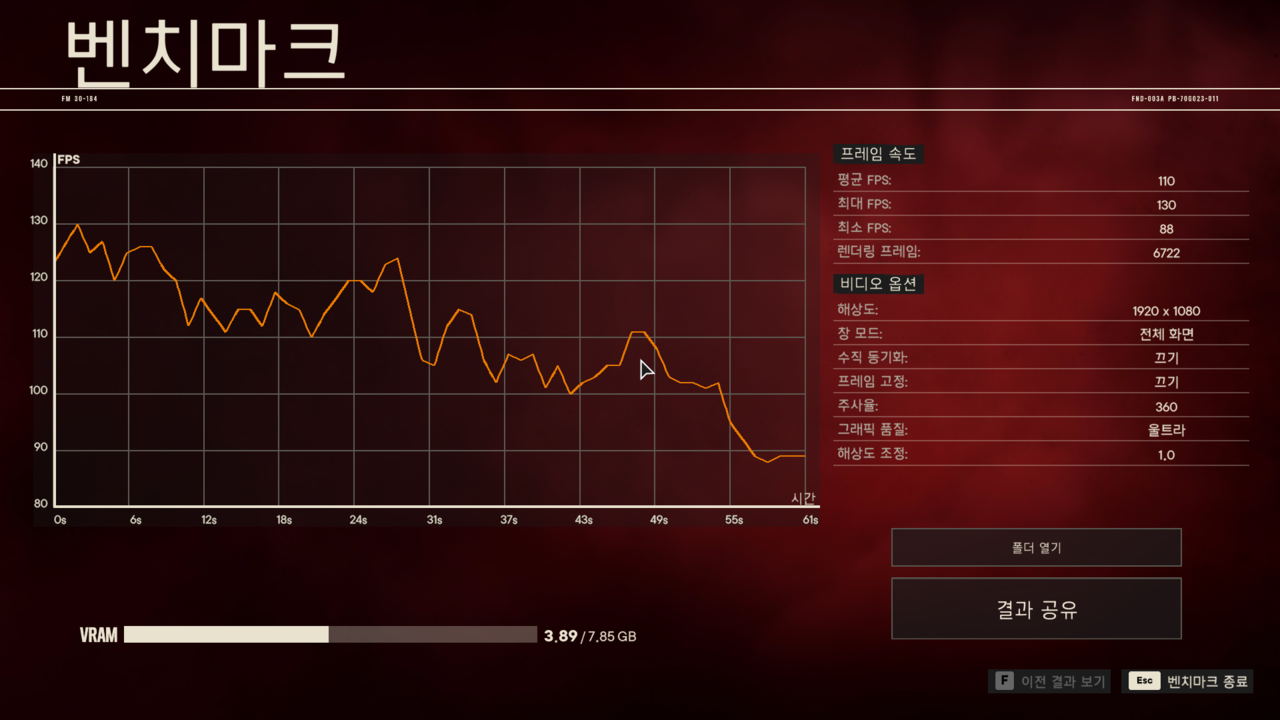This screenshot has width=1280, height=720.
Task: View previous results (이전 결과 보기)
Action: tap(1050, 681)
